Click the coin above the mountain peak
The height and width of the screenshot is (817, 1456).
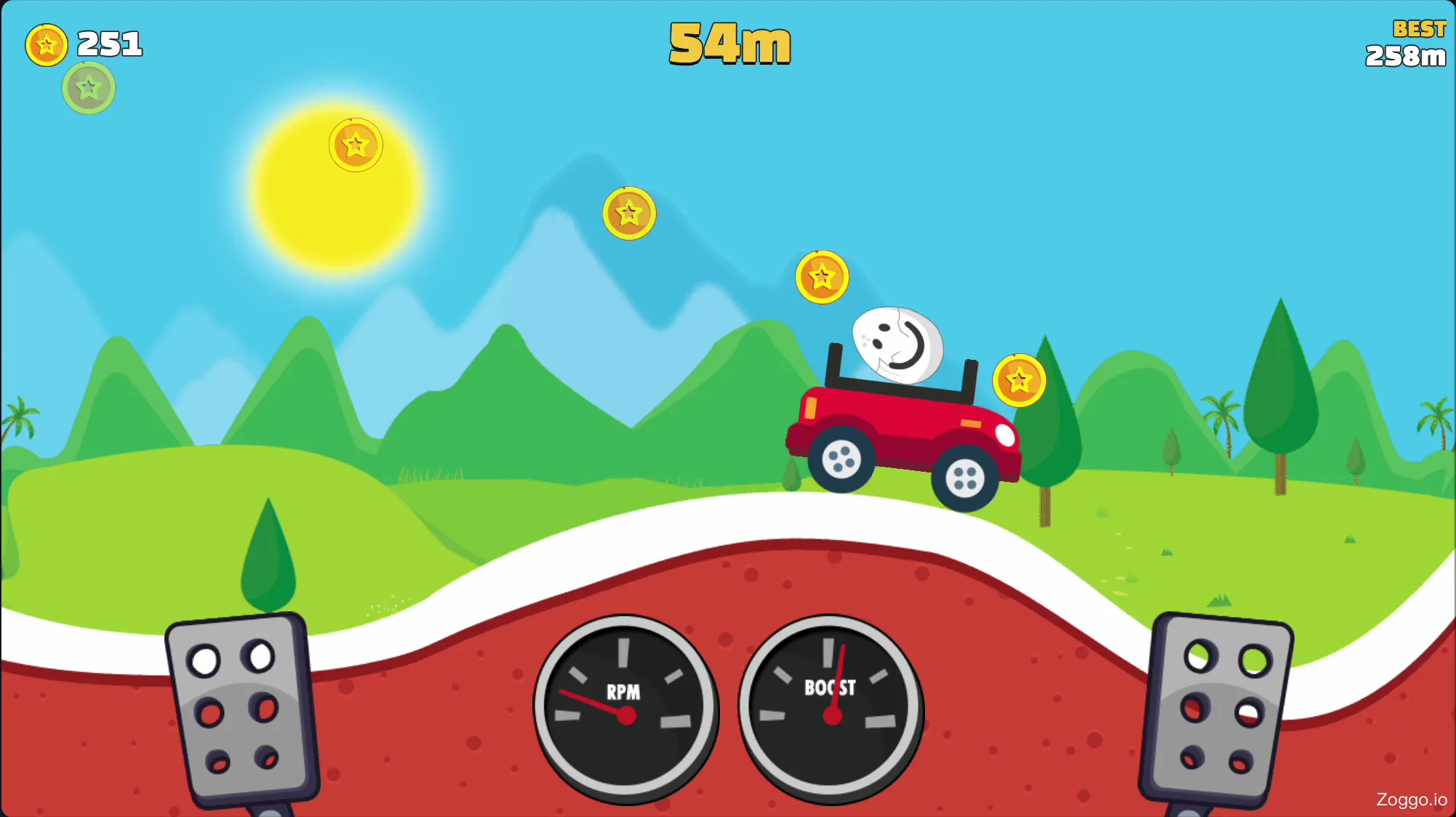[630, 213]
